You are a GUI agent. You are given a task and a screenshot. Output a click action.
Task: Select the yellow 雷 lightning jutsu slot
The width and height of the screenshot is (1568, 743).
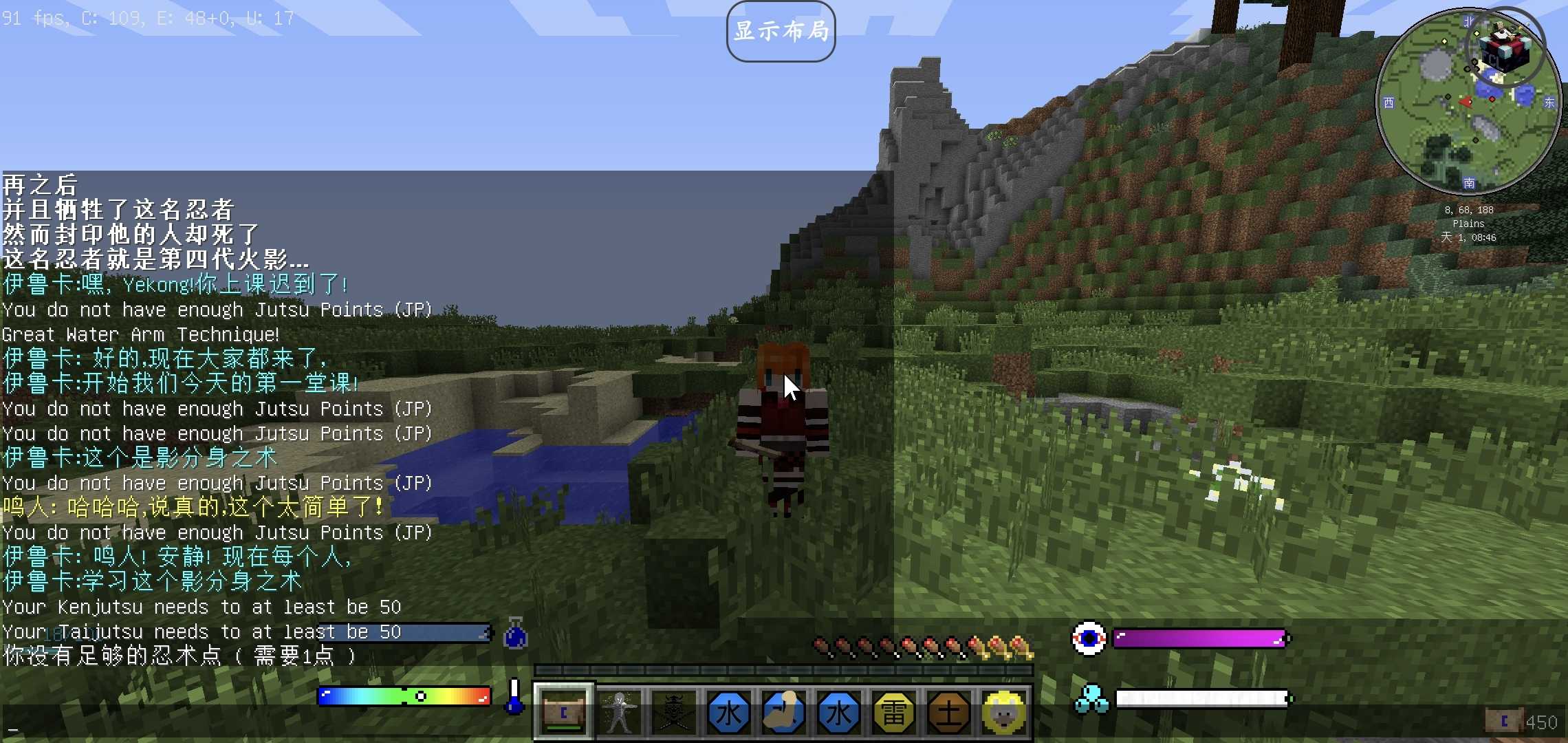[x=894, y=713]
